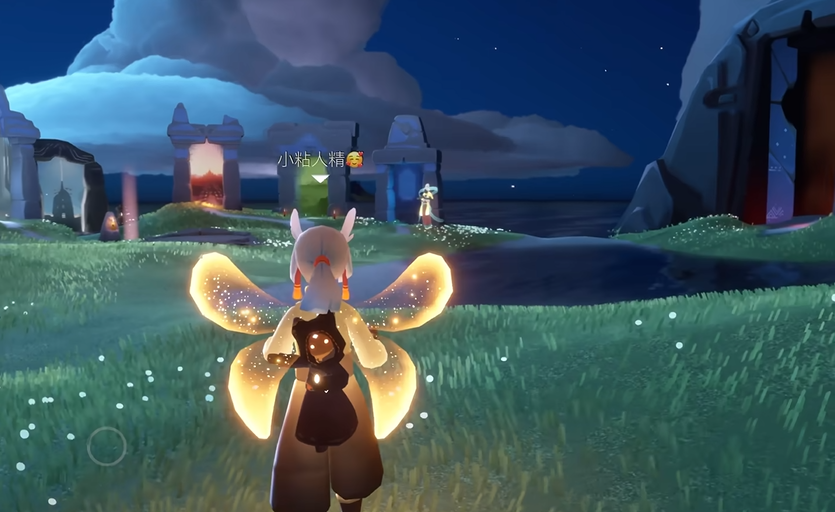This screenshot has width=835, height=512.
Task: Select the 小粘人精 player name tag
Action: (x=319, y=159)
